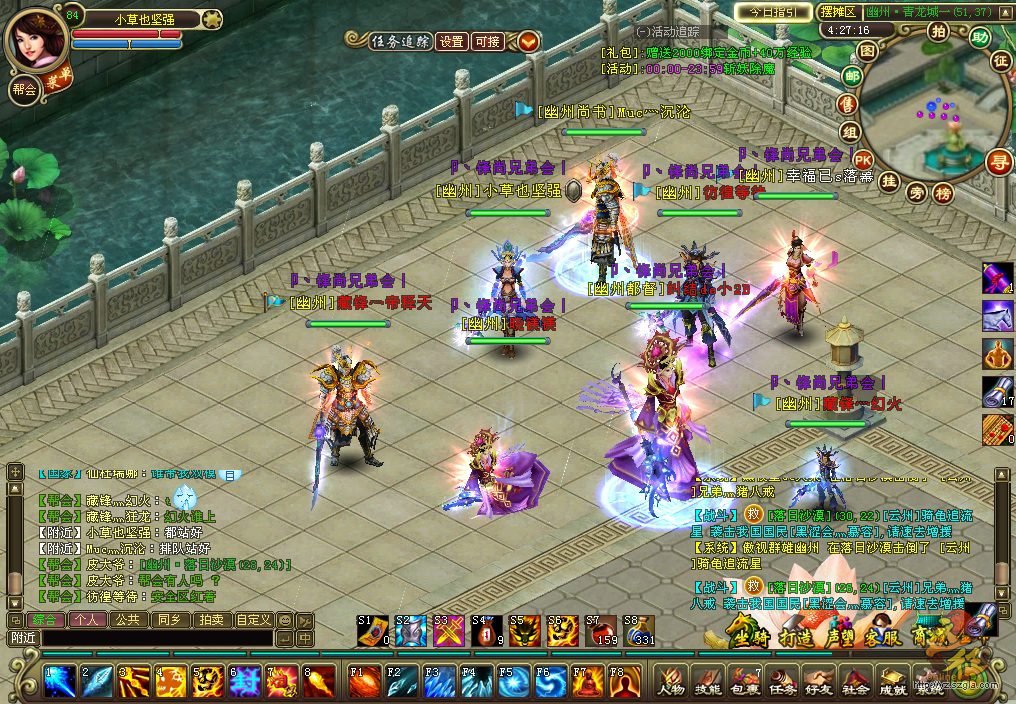This screenshot has width=1016, height=704.
Task: Collapse the quest tracker with the orange arrow
Action: point(528,41)
